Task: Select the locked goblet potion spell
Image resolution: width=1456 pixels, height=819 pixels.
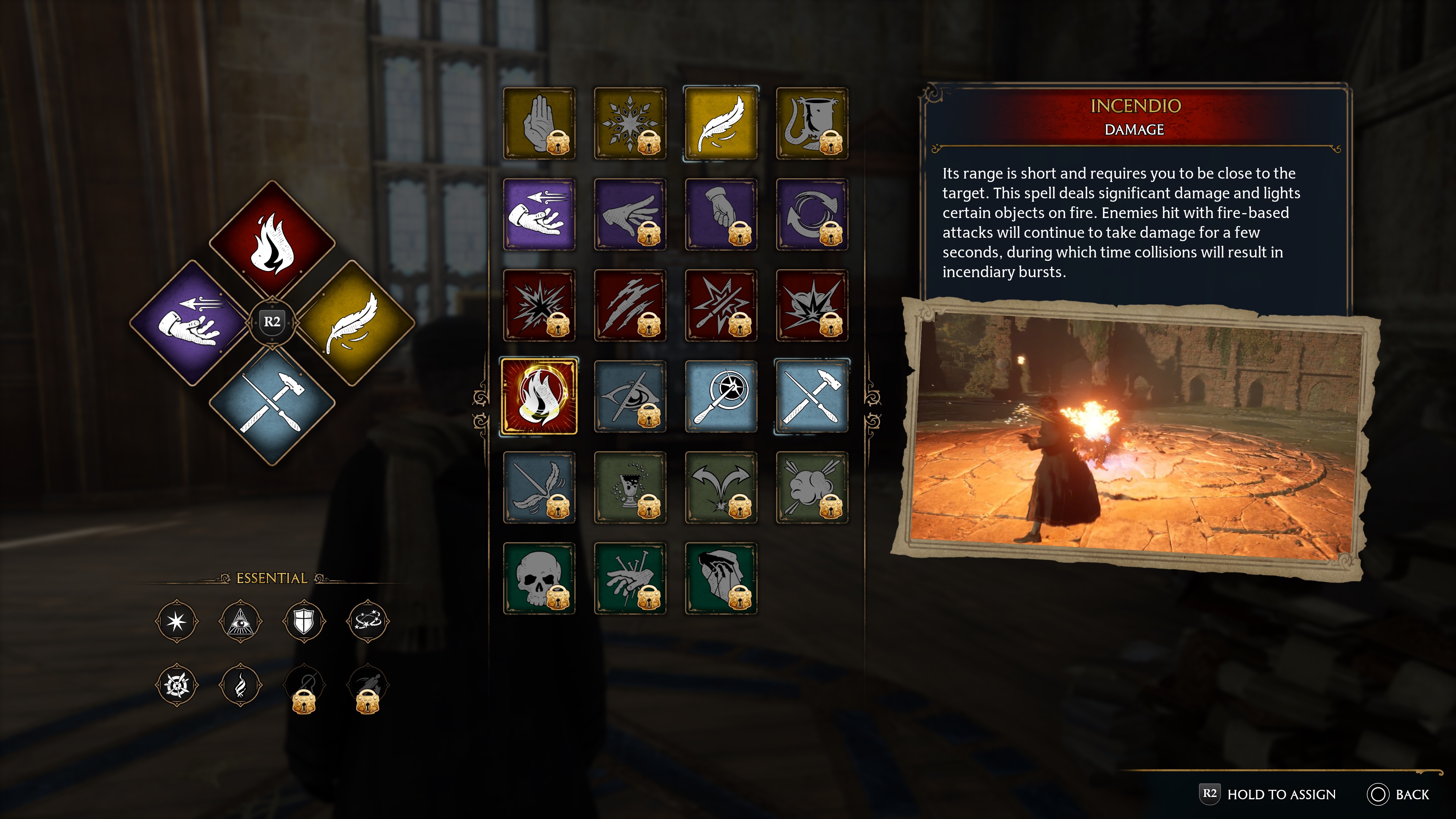Action: pyautogui.click(x=630, y=487)
